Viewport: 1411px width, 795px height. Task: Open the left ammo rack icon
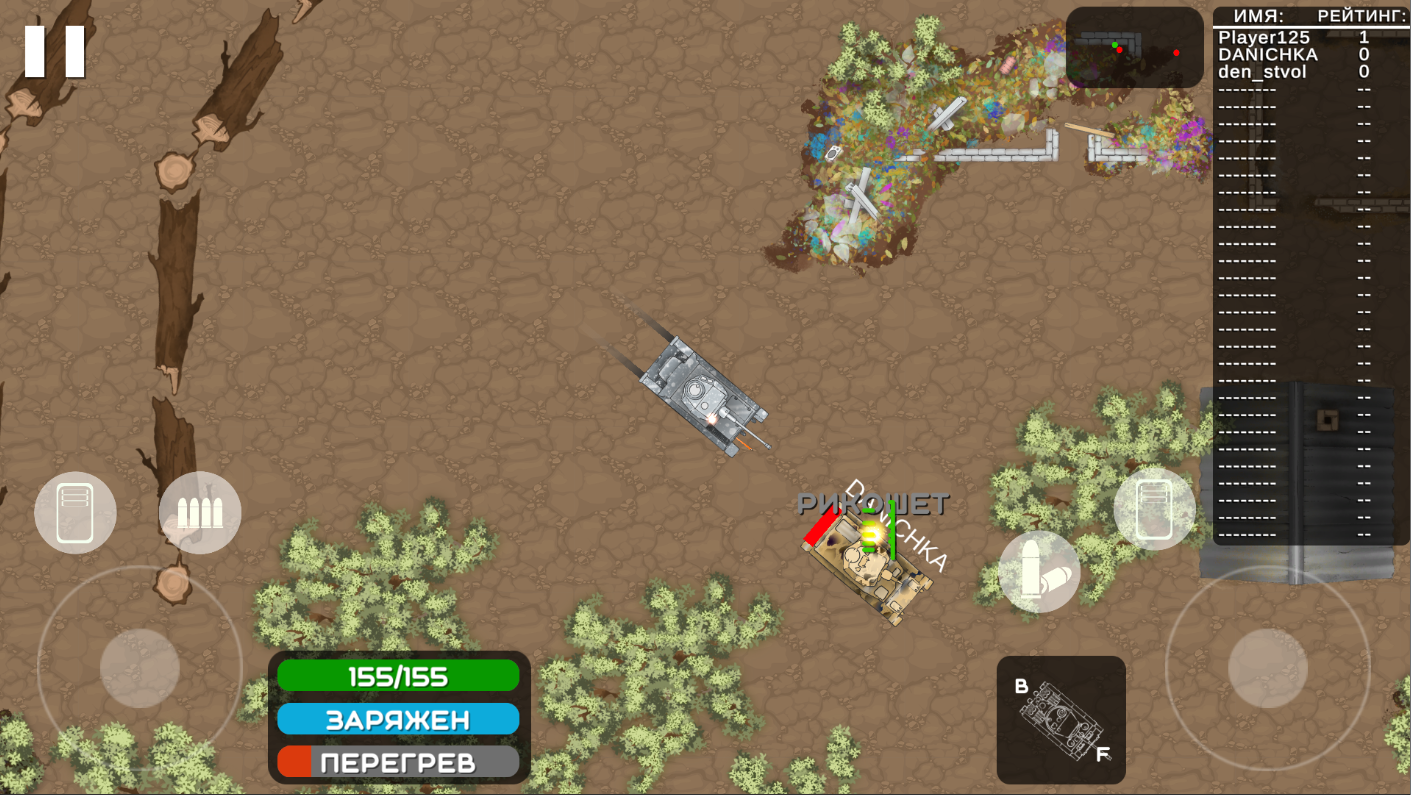(x=75, y=511)
